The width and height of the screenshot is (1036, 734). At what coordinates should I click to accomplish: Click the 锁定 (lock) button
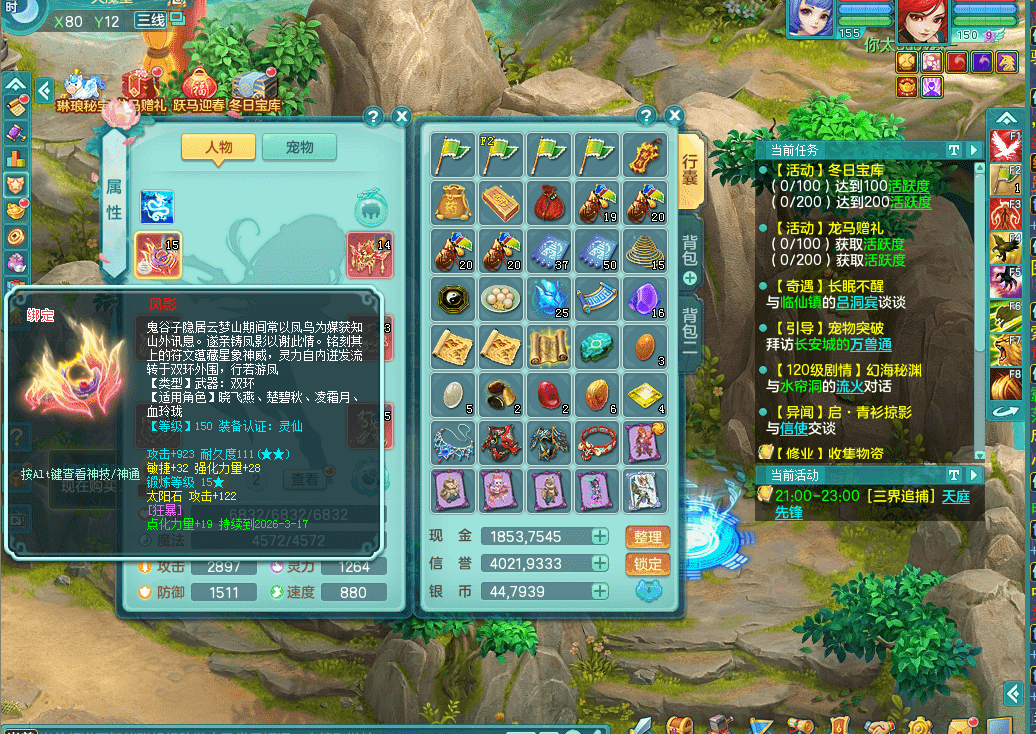tap(646, 564)
